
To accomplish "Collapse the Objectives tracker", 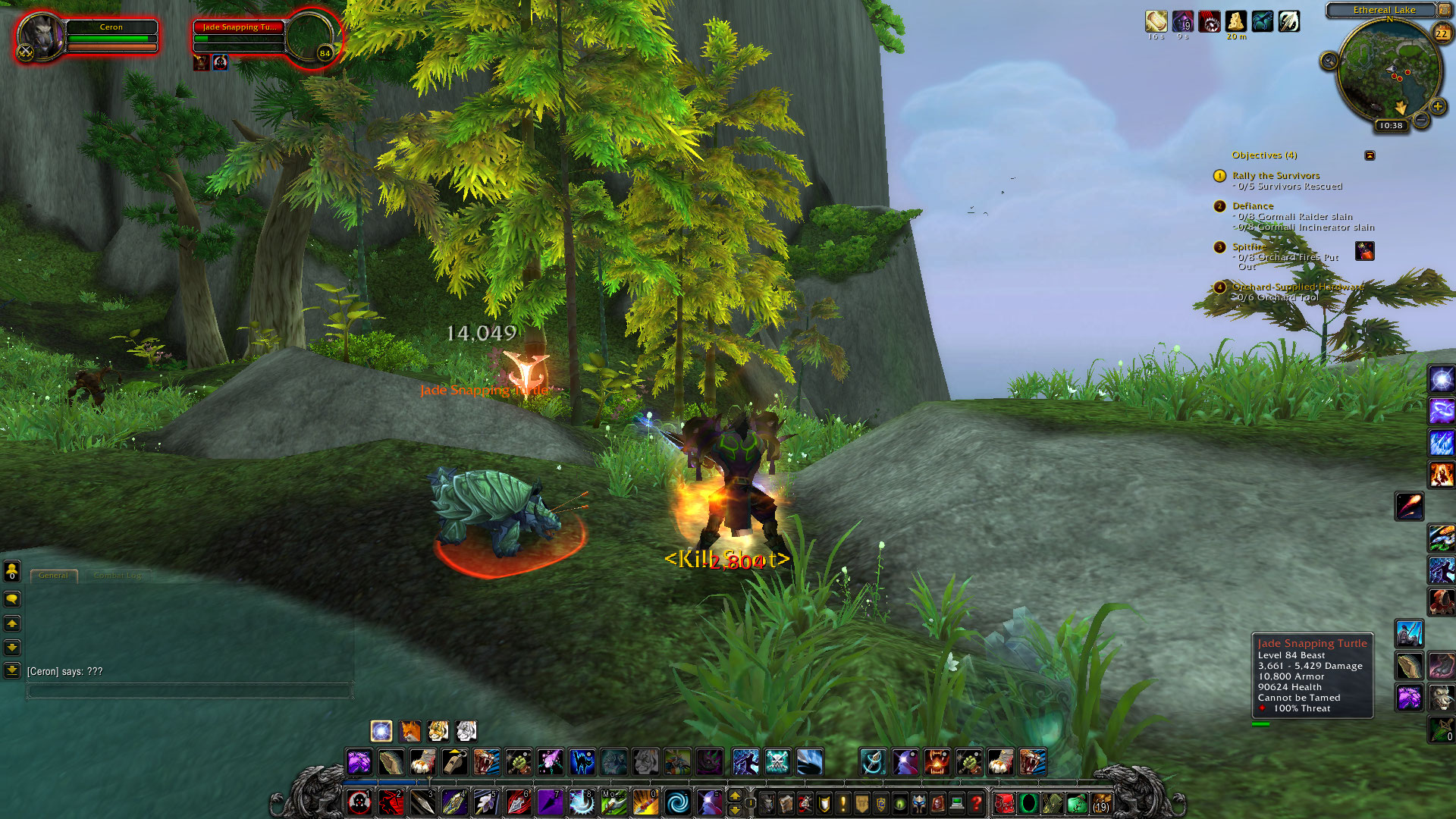I will [1370, 155].
